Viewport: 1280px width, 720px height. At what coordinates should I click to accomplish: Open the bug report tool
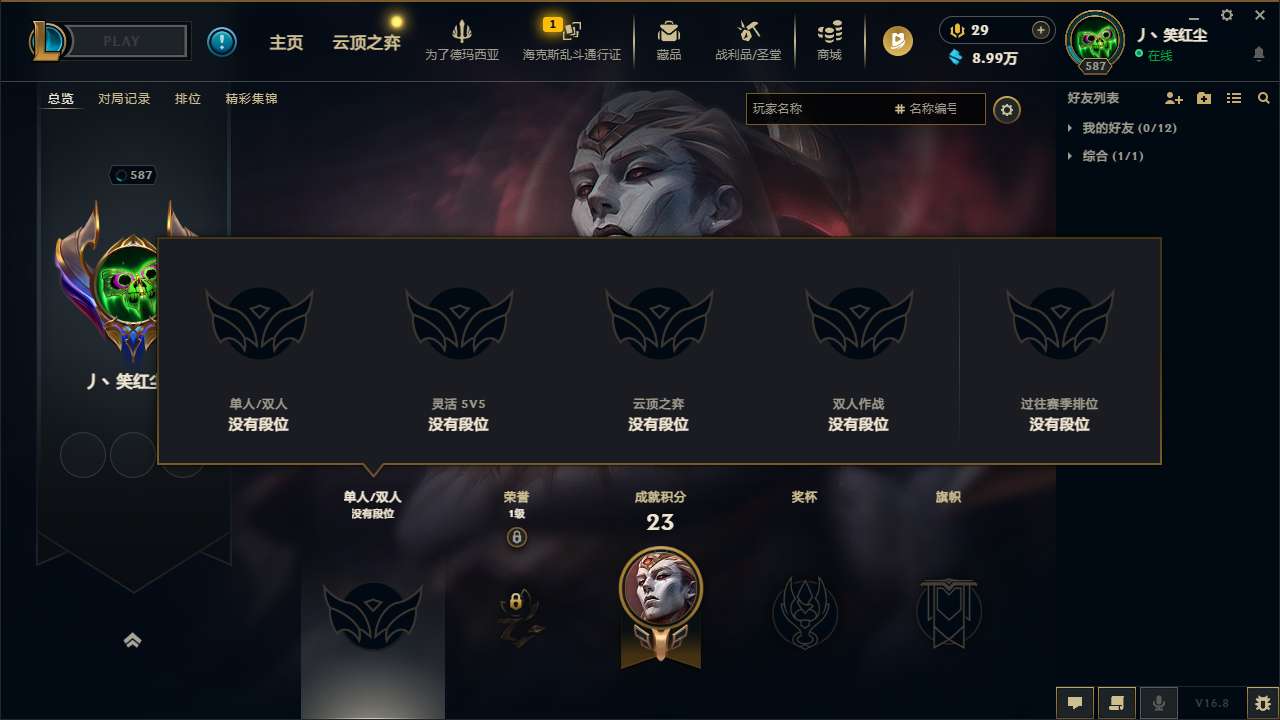click(1258, 702)
